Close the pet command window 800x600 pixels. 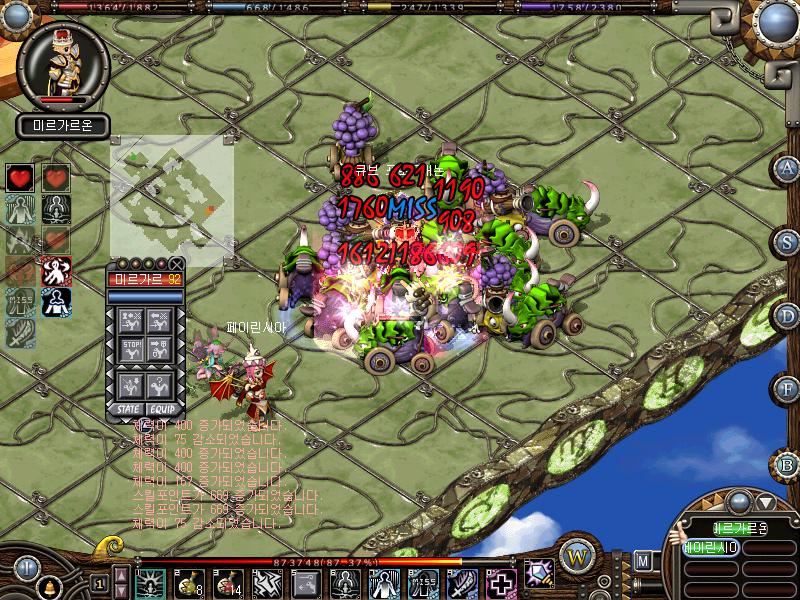[176, 264]
